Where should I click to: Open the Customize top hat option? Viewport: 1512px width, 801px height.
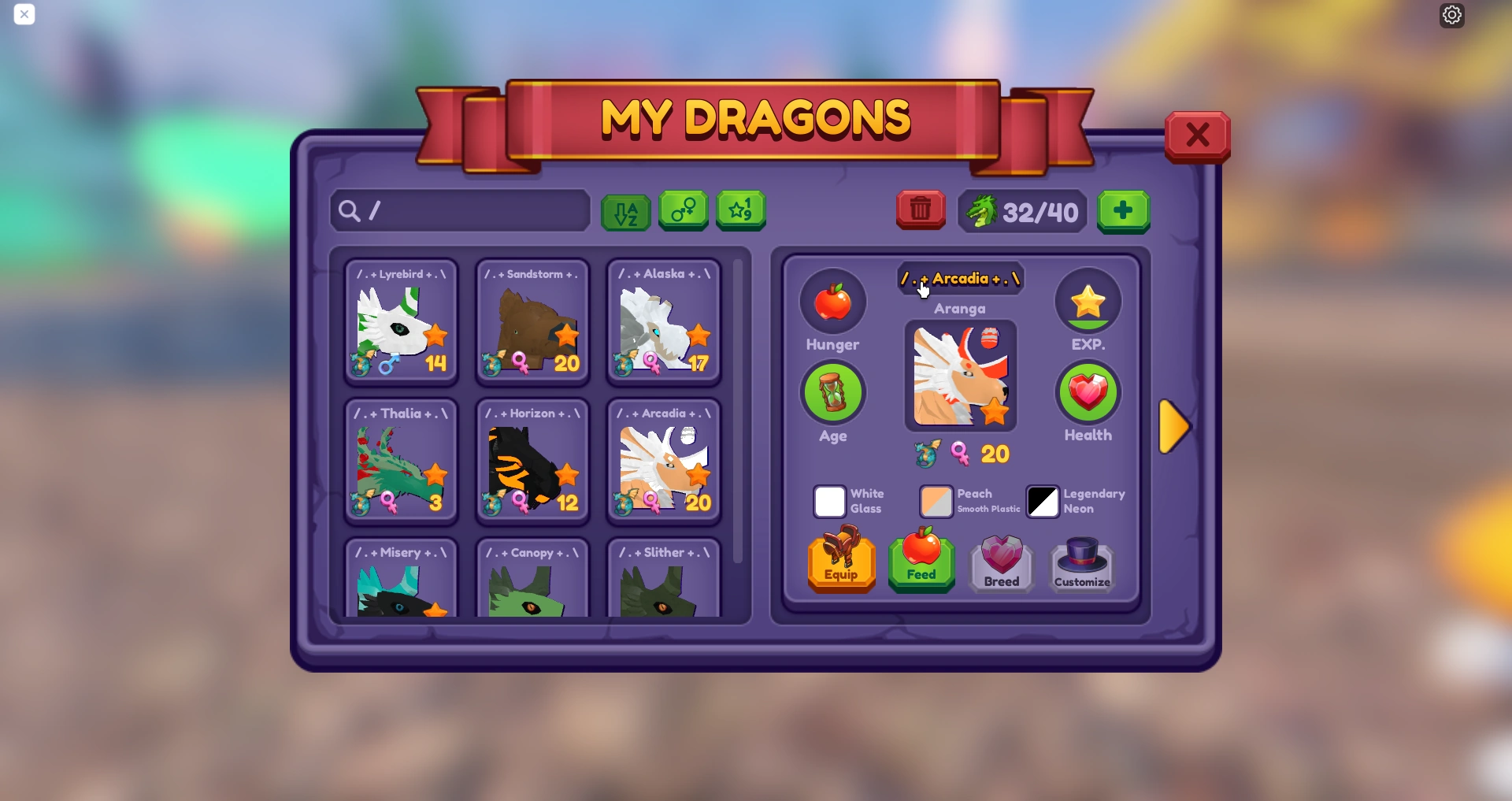(1081, 562)
